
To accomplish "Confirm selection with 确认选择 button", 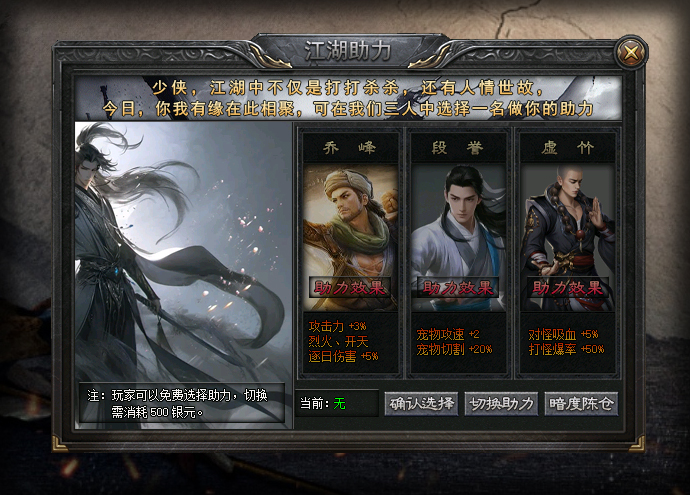I will [421, 403].
